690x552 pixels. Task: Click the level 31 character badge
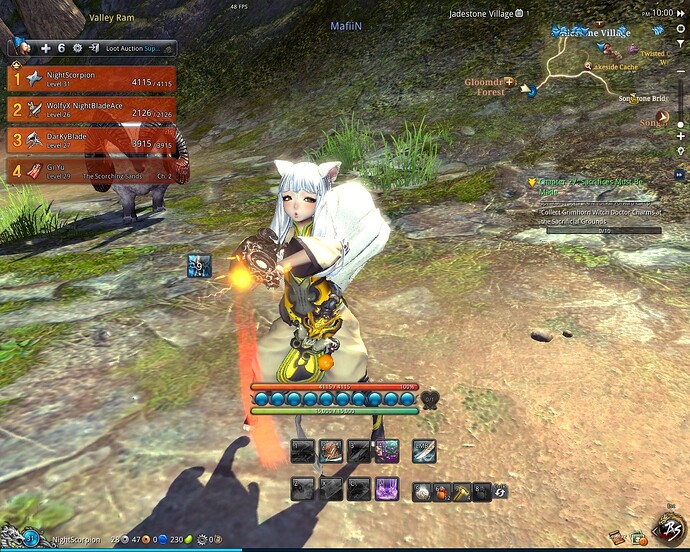(30, 539)
